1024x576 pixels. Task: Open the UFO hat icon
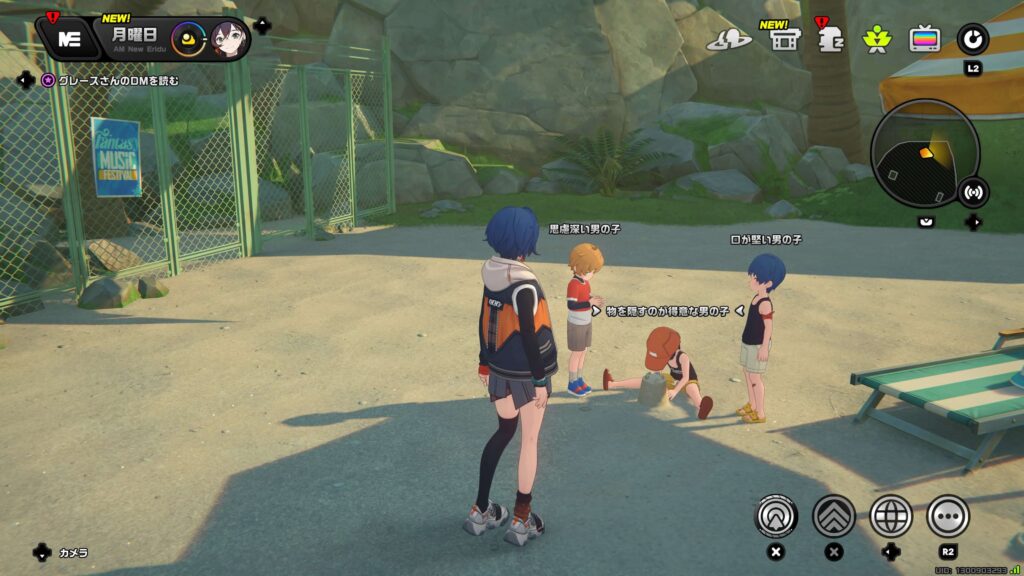[x=728, y=39]
